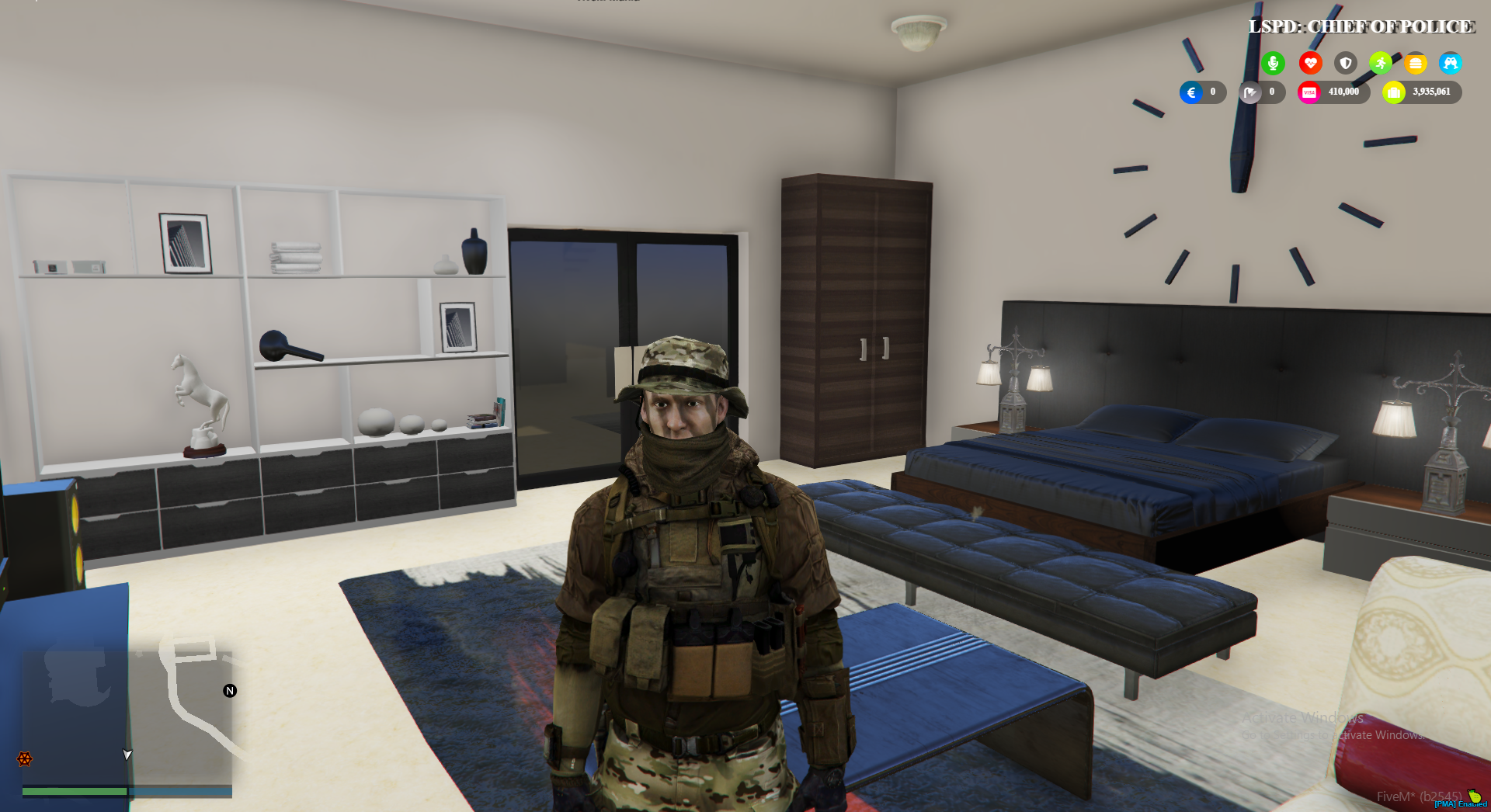Expand the cash balance counter showing 3,935,061
The image size is (1491, 812).
click(x=1431, y=92)
